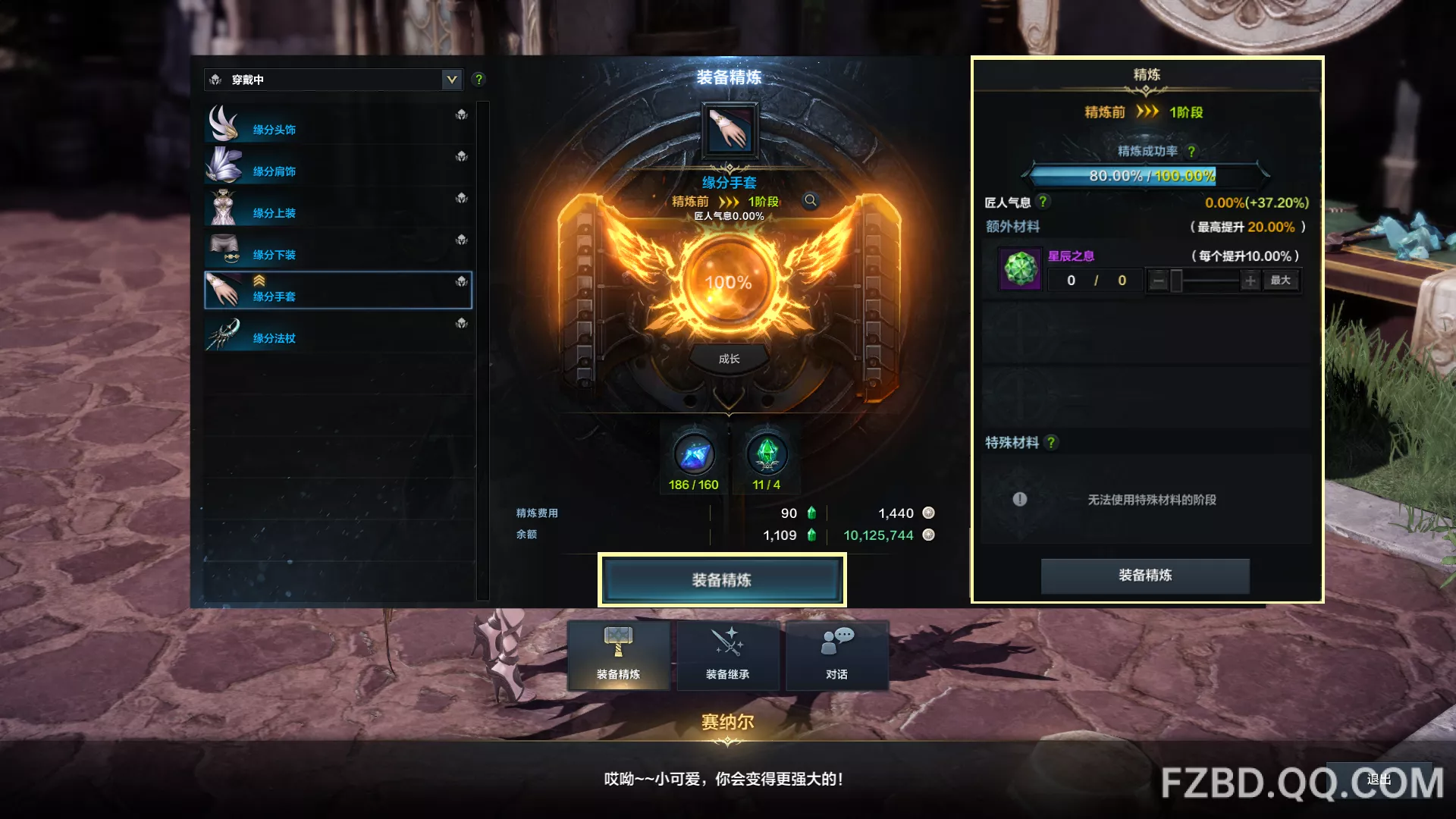Click the 星辰之息 green gem icon
Image resolution: width=1456 pixels, height=819 pixels.
(x=1021, y=268)
